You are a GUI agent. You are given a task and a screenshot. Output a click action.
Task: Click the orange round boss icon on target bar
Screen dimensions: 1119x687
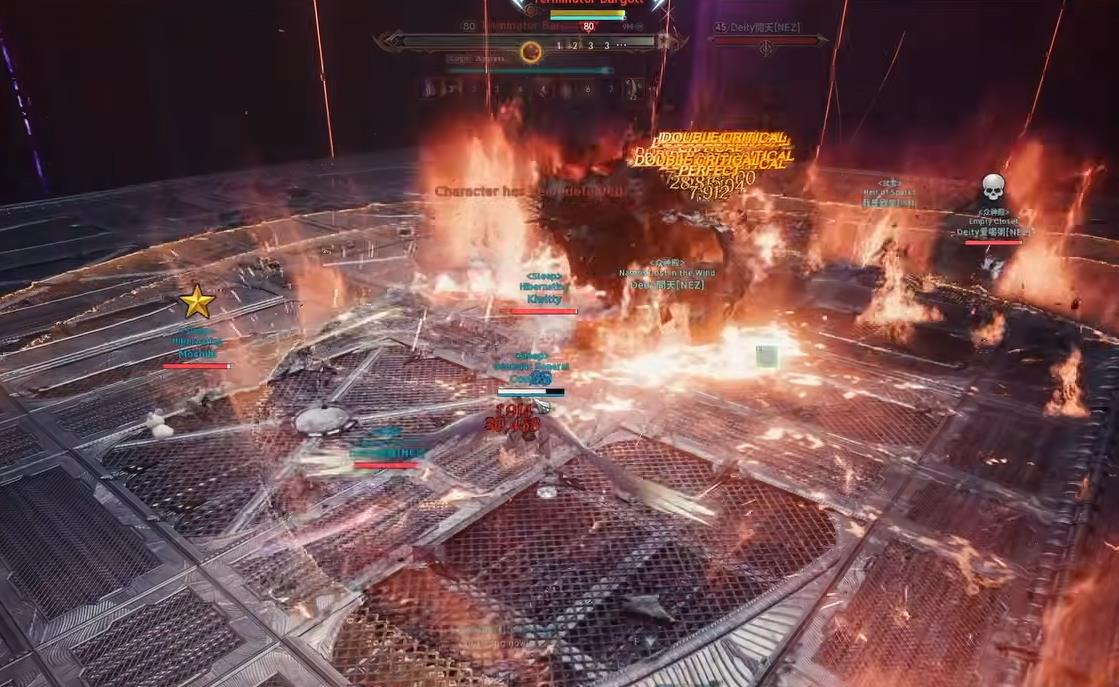click(530, 52)
